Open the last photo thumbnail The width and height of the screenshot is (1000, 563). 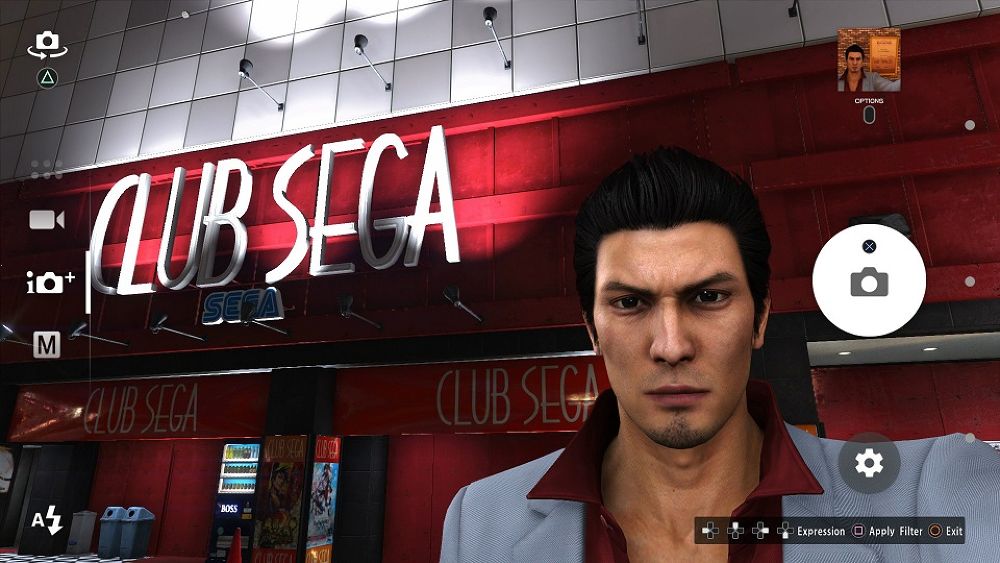pos(868,60)
